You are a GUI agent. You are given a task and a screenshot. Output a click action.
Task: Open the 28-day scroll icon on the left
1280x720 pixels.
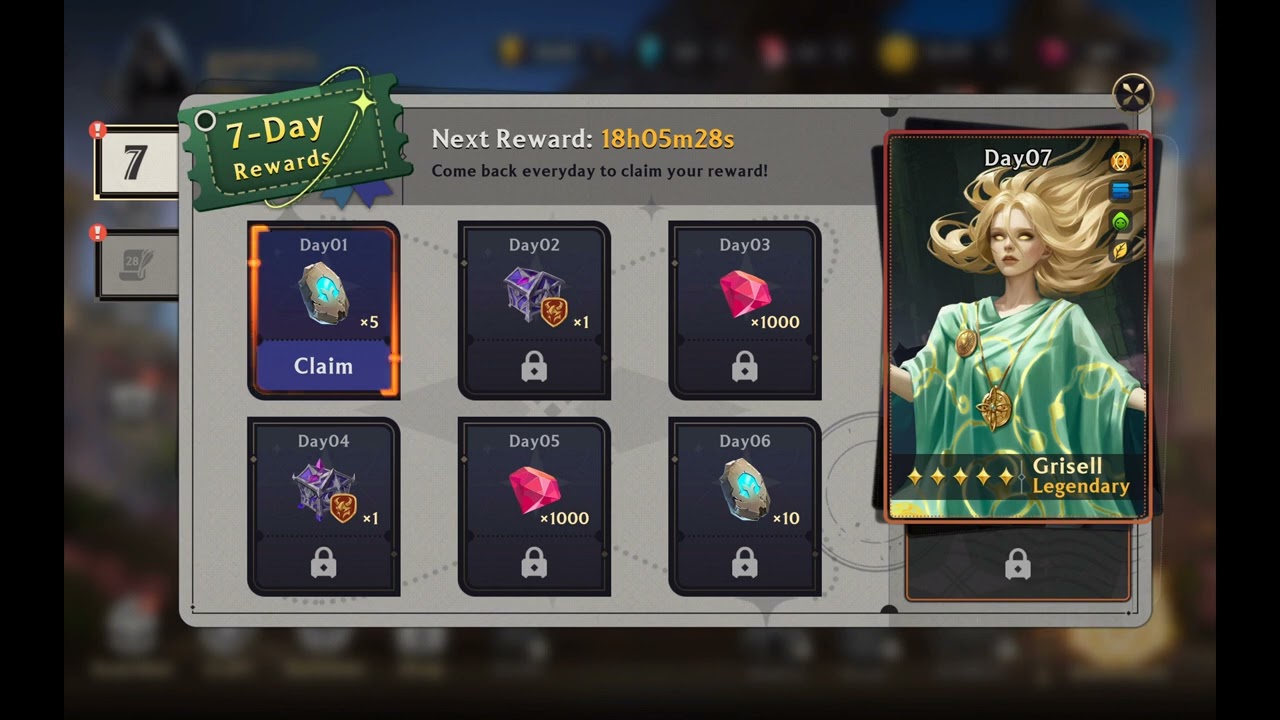[133, 262]
